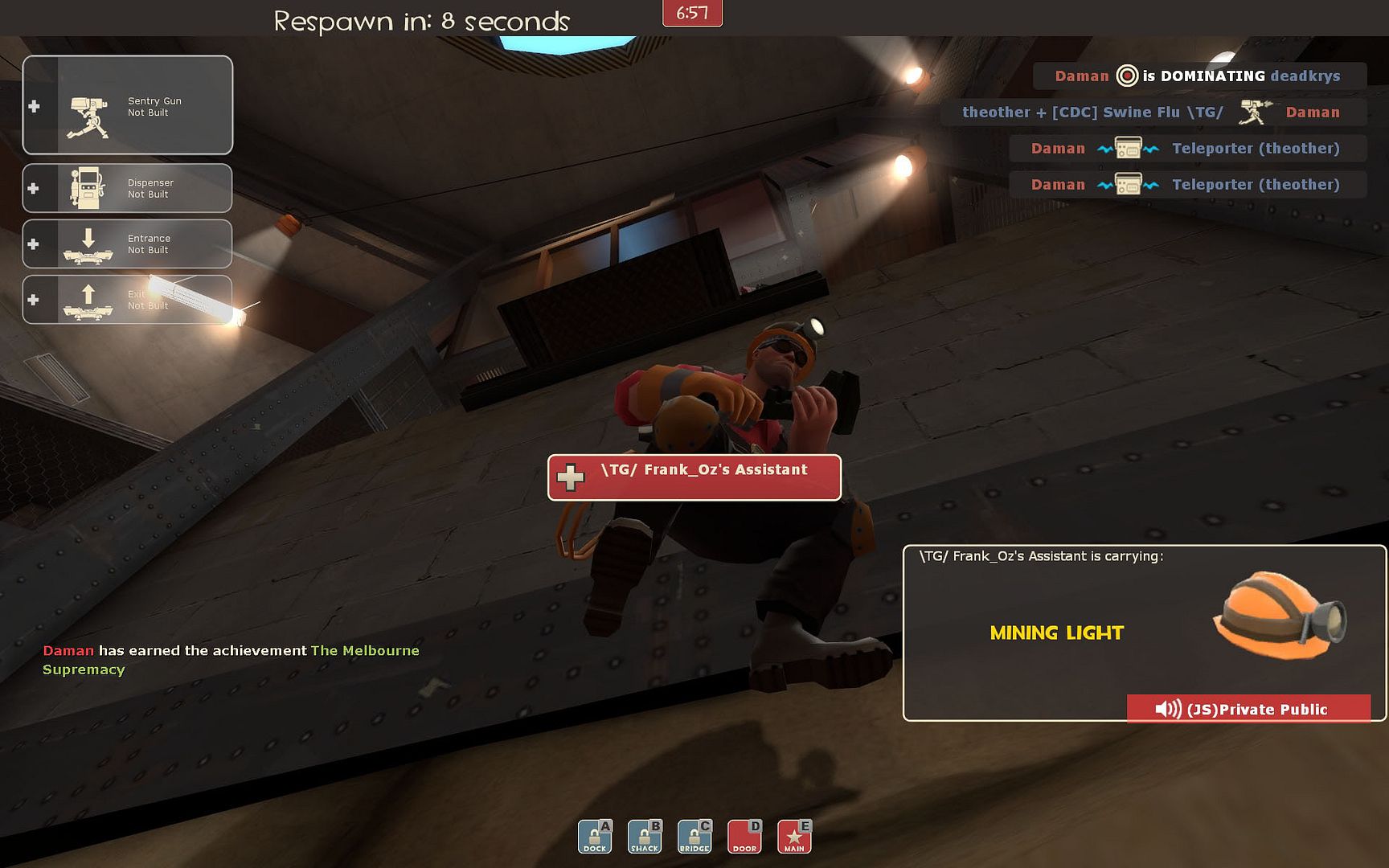1389x868 pixels.
Task: Choose the teleporter Entrance build panel
Action: click(x=128, y=244)
